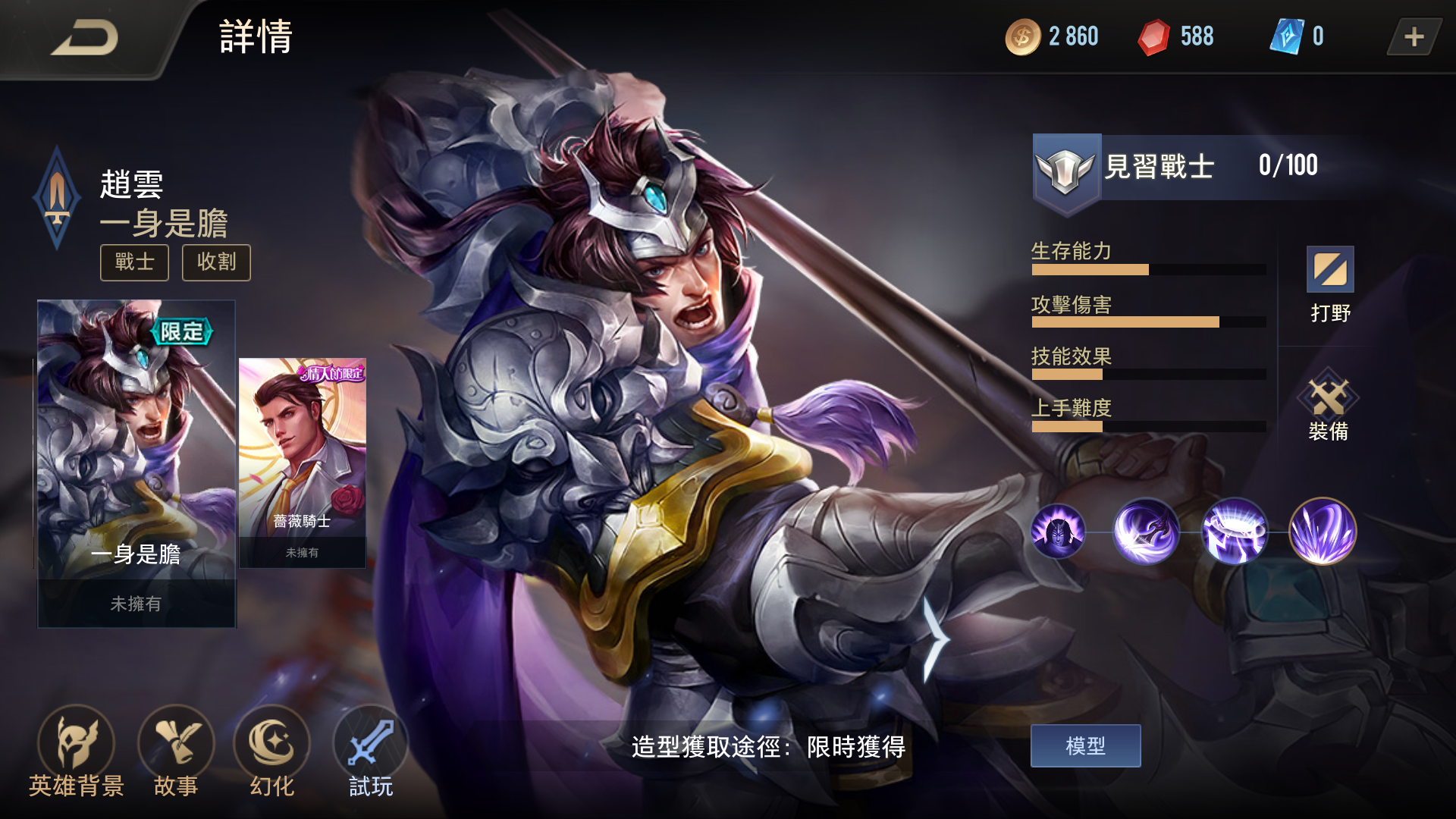The image size is (1456, 819).
Task: Choose the 薔薇騎士 skin card
Action: click(x=303, y=463)
